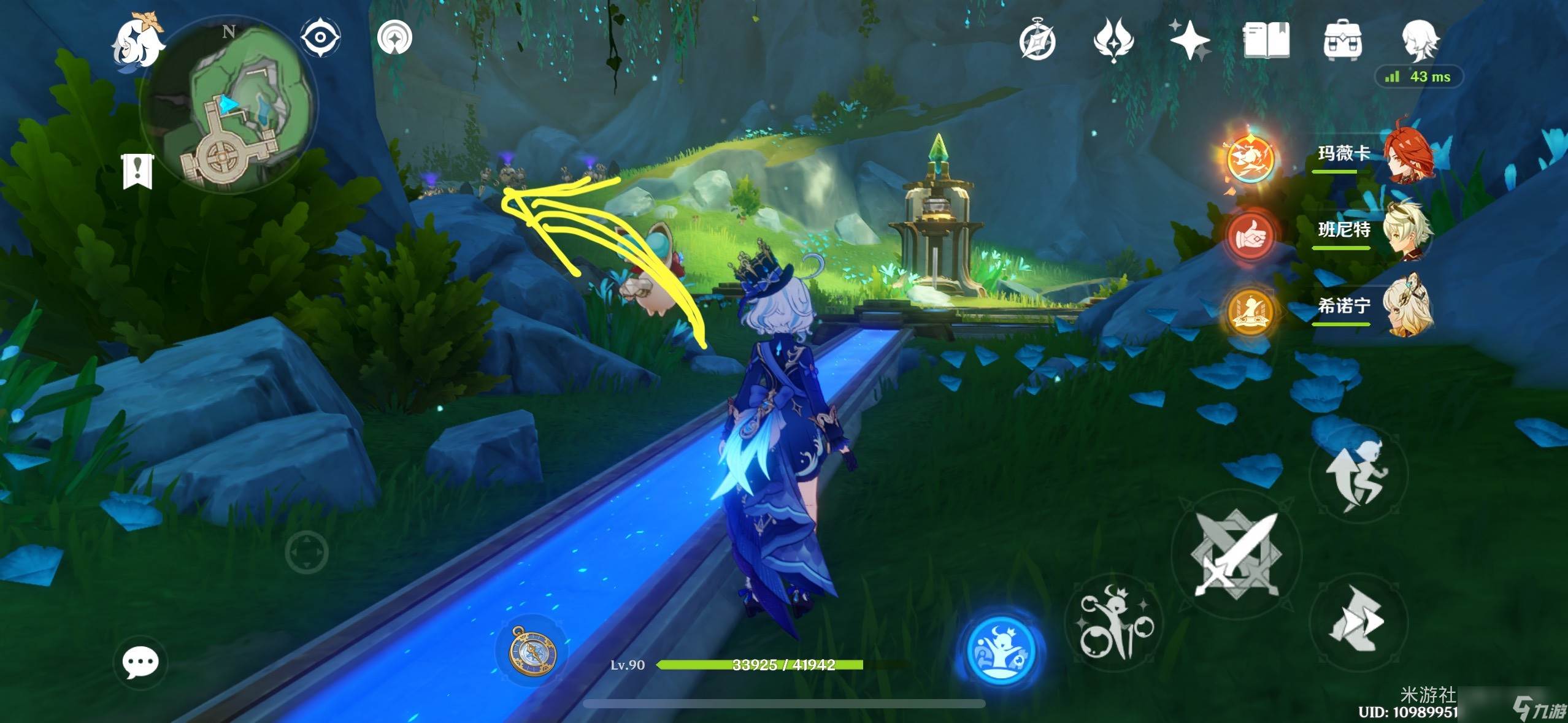This screenshot has width=1568, height=723.
Task: Open the character profile head icon
Action: 1420,40
